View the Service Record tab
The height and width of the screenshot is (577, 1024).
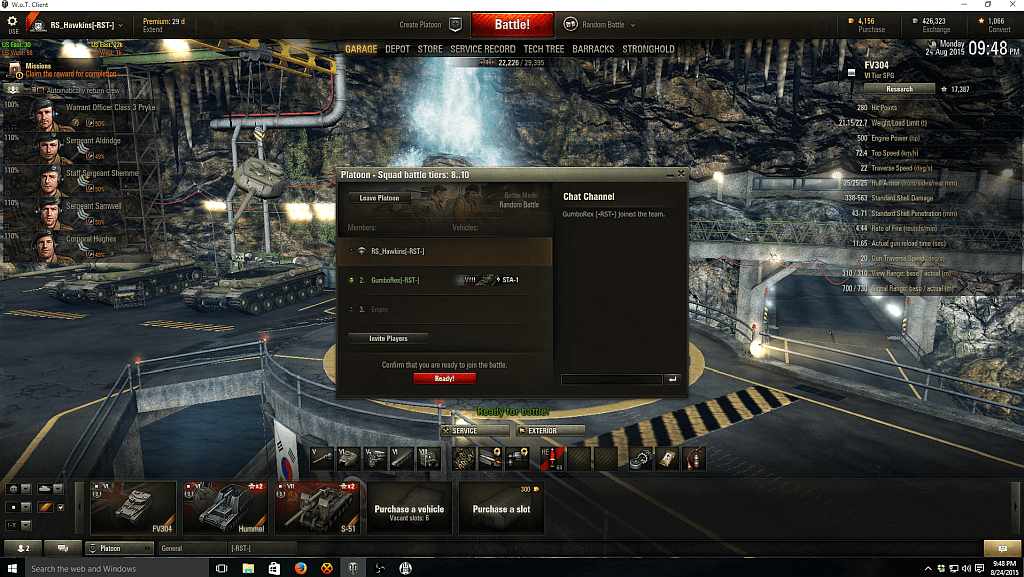[x=483, y=49]
